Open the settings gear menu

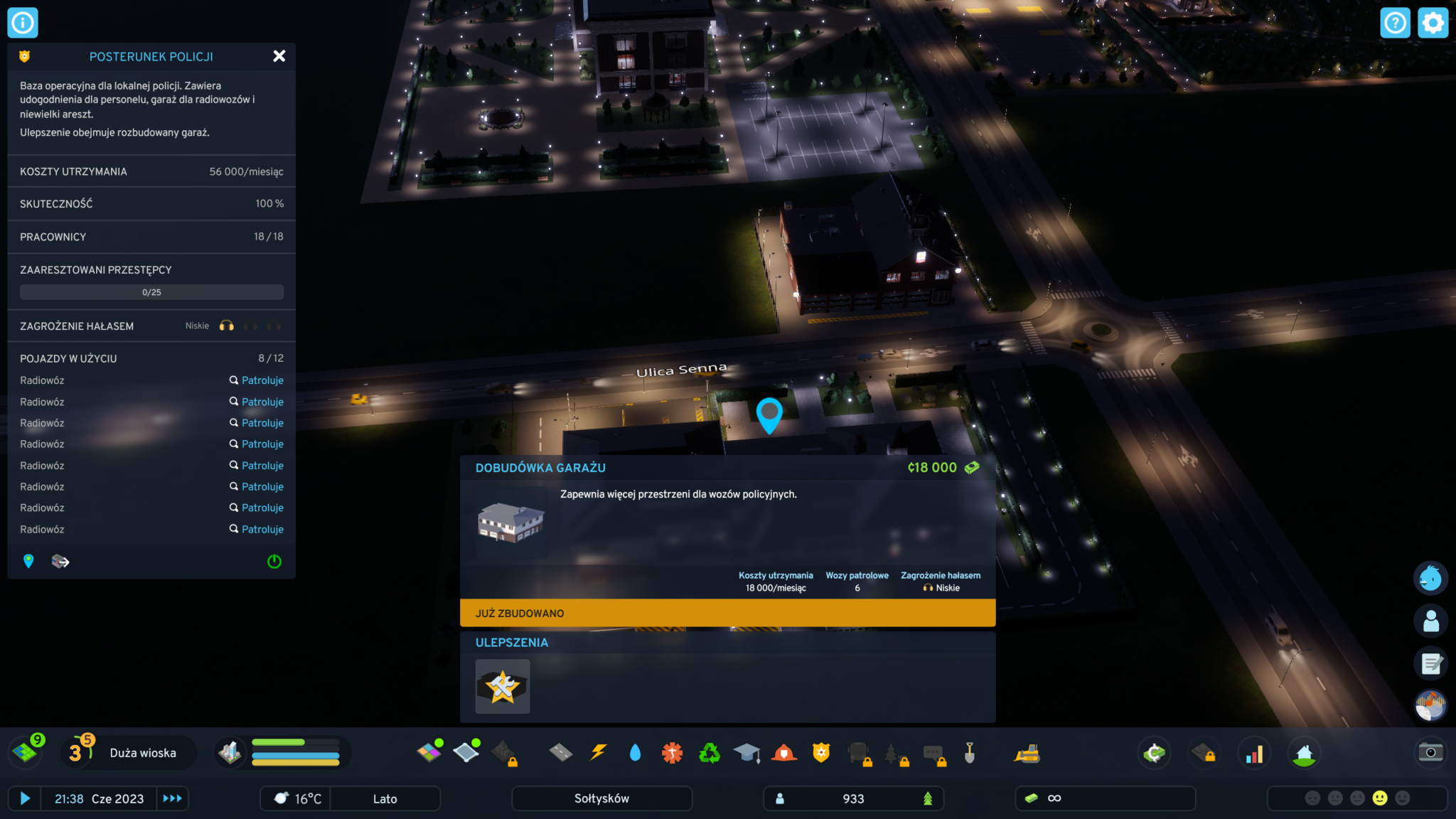[1433, 23]
